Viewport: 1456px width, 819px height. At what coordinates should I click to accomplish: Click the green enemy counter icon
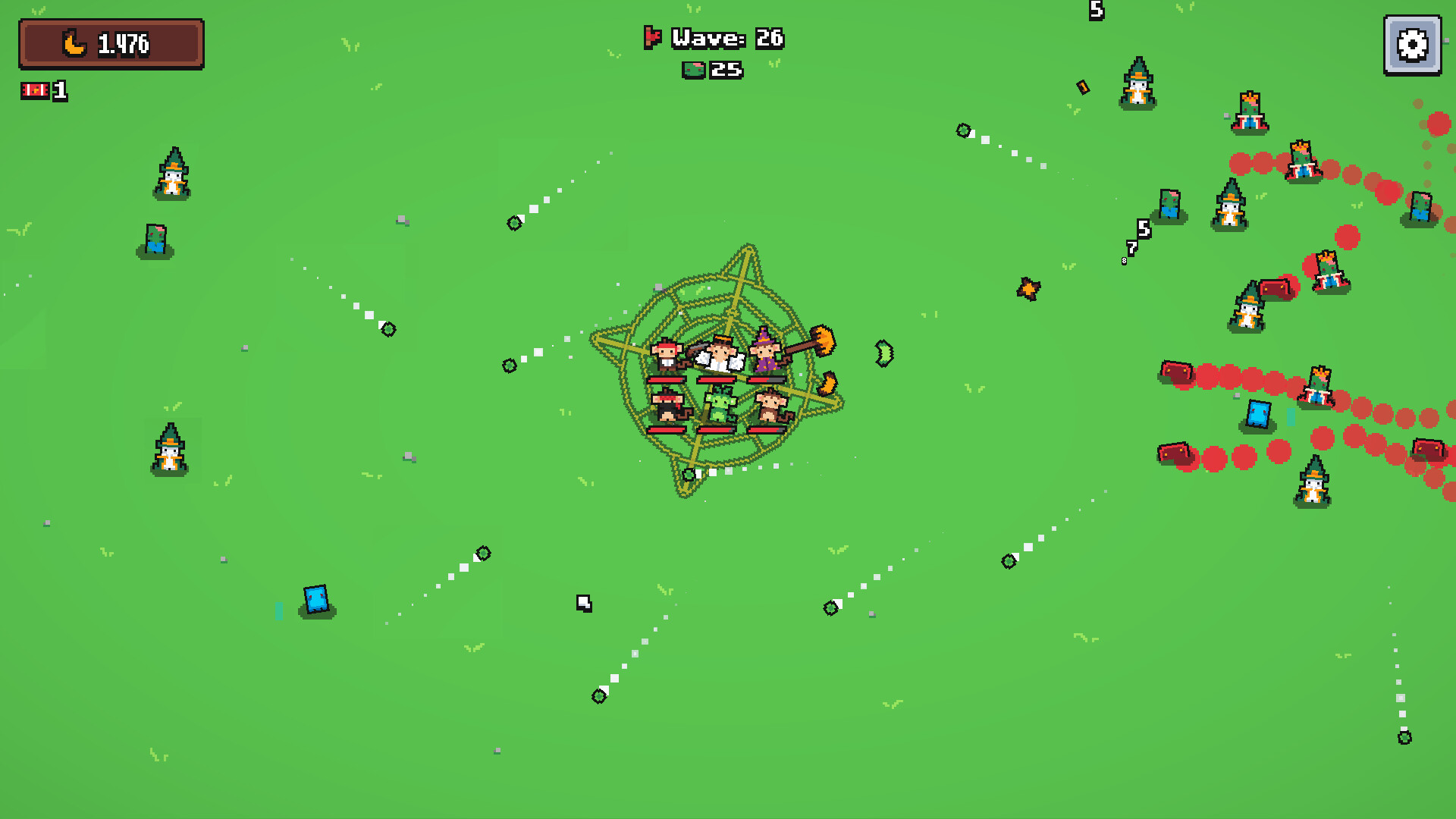point(694,71)
